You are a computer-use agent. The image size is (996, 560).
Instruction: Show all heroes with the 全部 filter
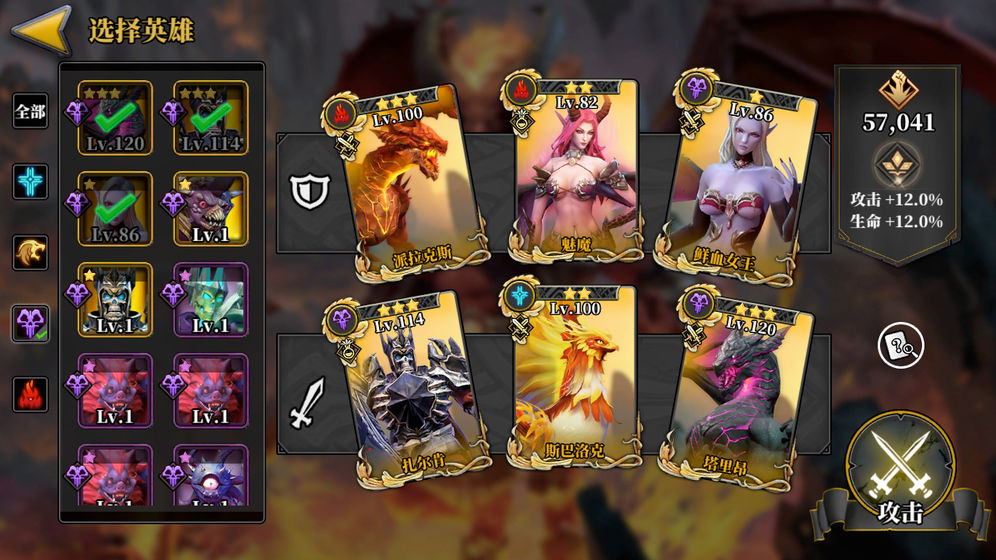pyautogui.click(x=30, y=112)
